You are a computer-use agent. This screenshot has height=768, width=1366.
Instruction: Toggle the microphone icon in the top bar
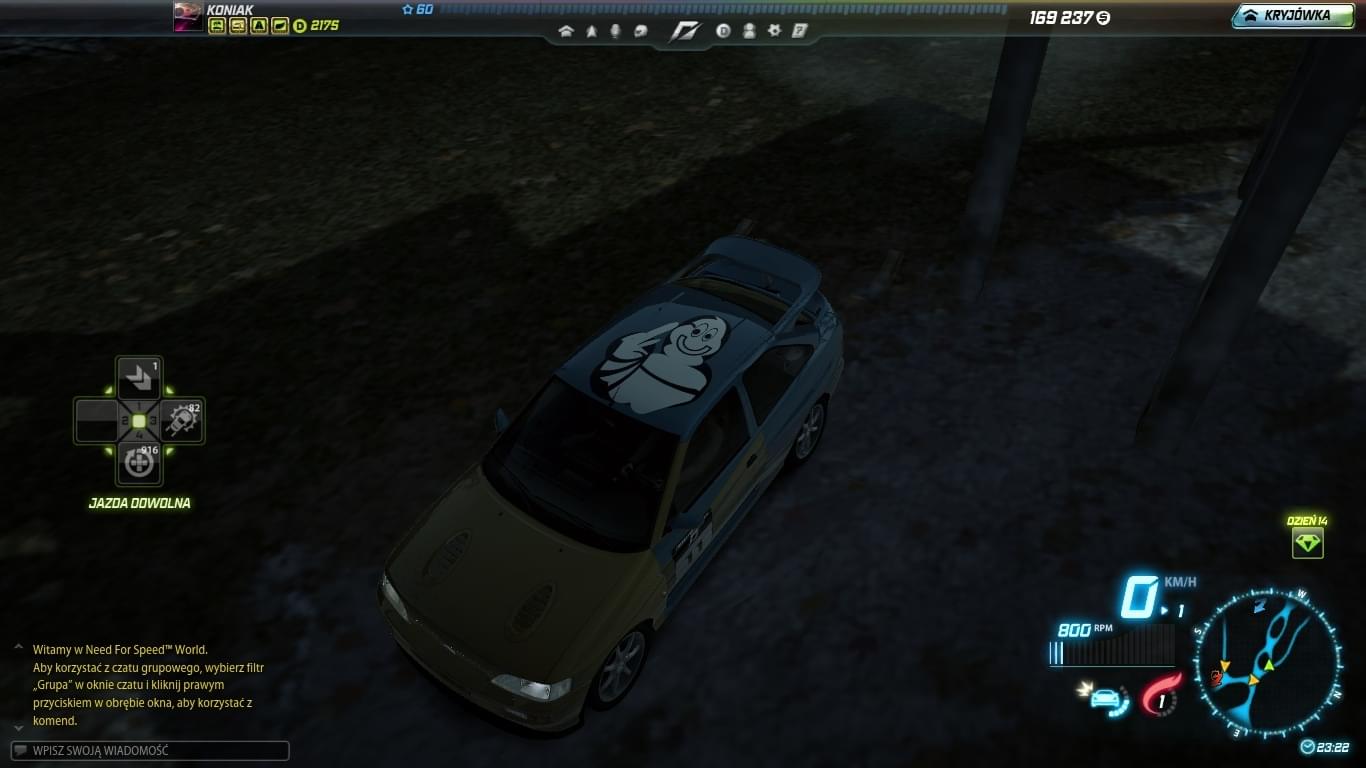615,31
